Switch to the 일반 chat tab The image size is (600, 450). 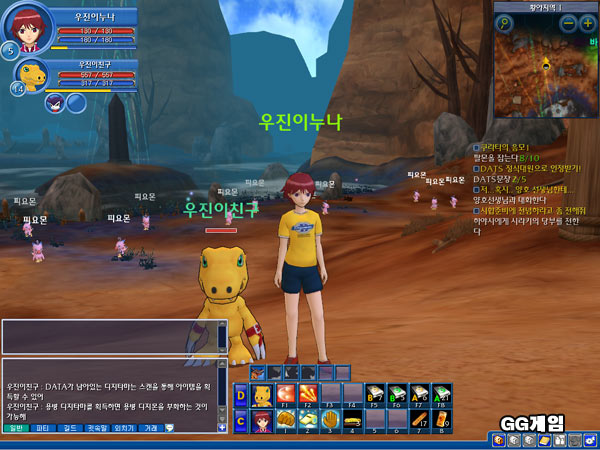tap(17, 427)
